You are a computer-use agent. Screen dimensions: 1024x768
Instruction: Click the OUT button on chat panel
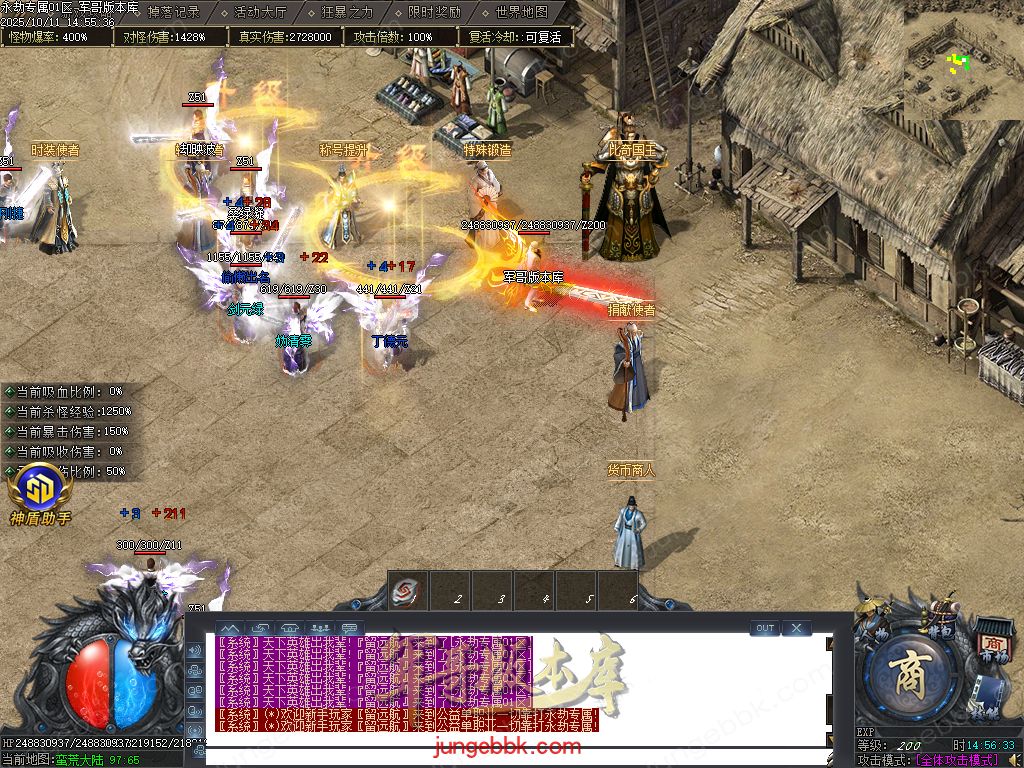(x=765, y=628)
